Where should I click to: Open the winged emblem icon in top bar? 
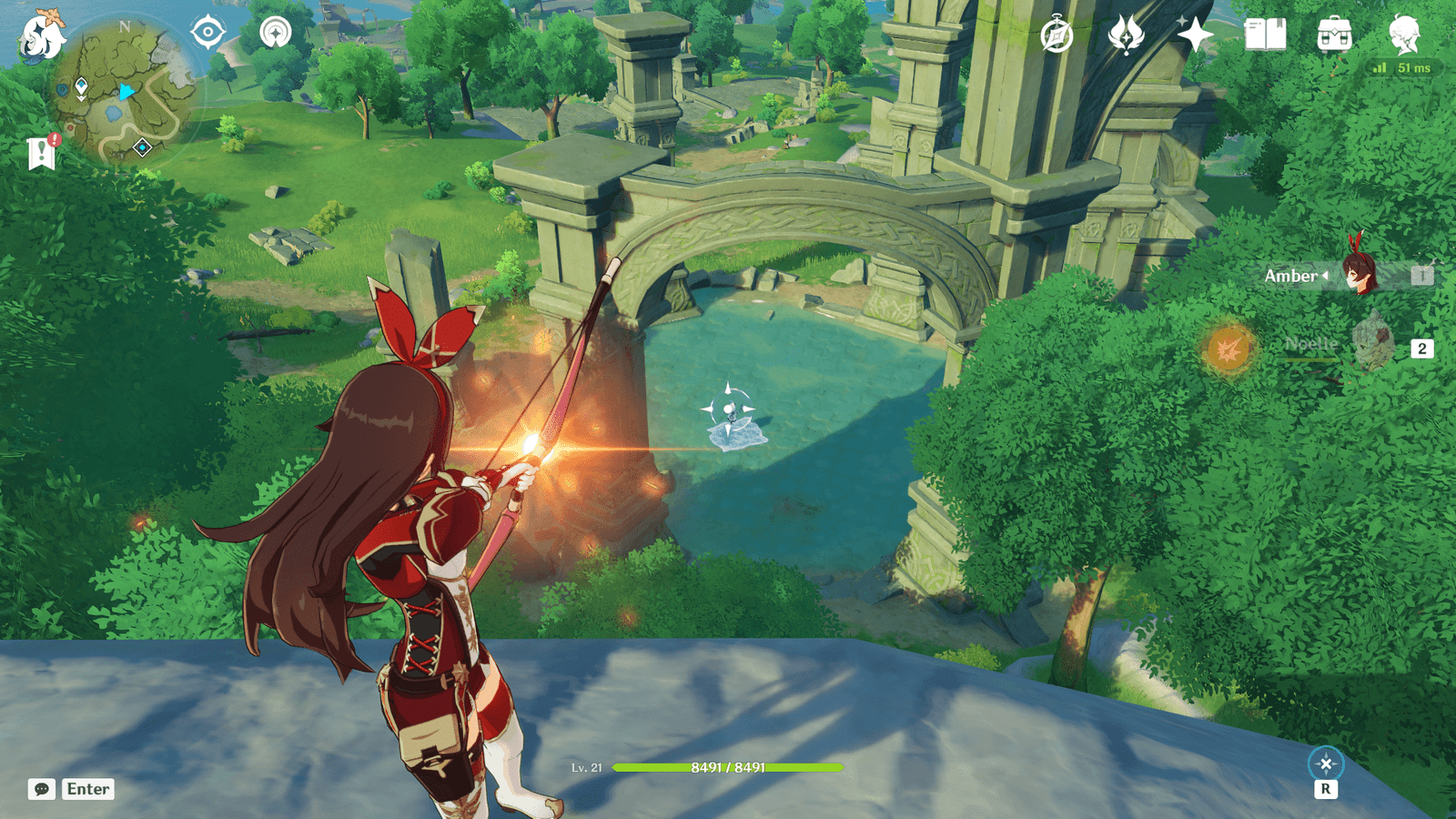point(1126,35)
